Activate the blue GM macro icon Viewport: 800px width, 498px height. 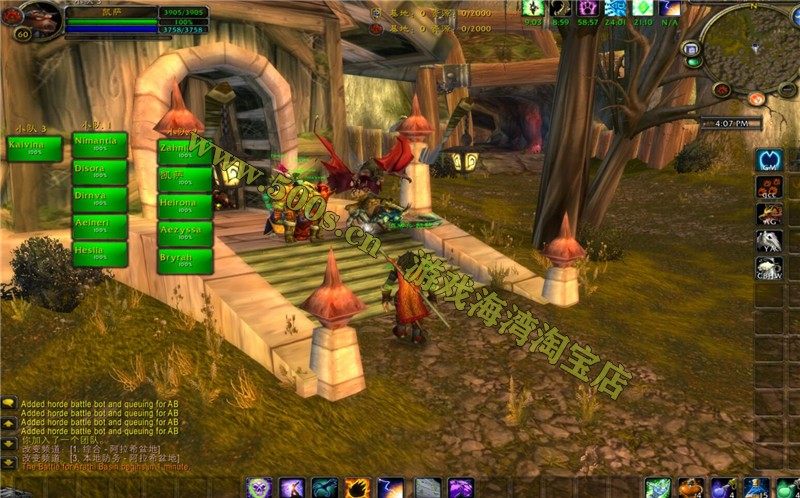click(768, 160)
